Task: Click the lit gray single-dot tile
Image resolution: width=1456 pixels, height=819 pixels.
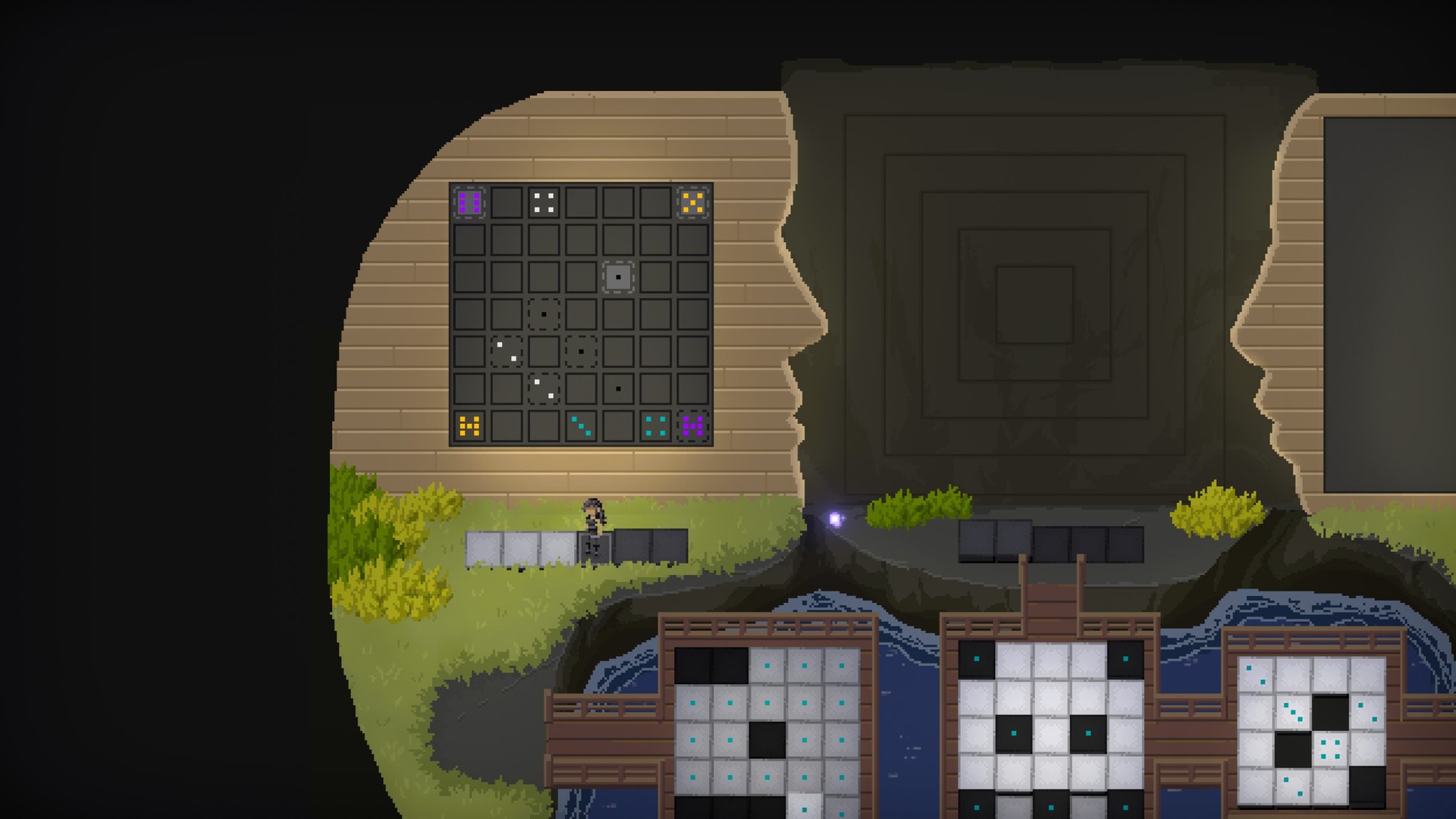Action: coord(618,277)
